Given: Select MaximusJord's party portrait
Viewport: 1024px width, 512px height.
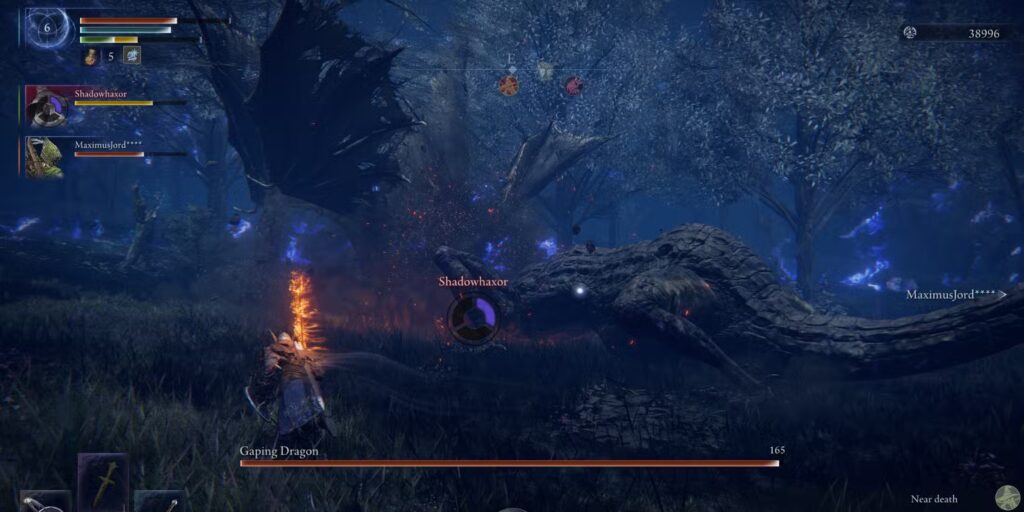Looking at the screenshot, I should coord(45,157).
